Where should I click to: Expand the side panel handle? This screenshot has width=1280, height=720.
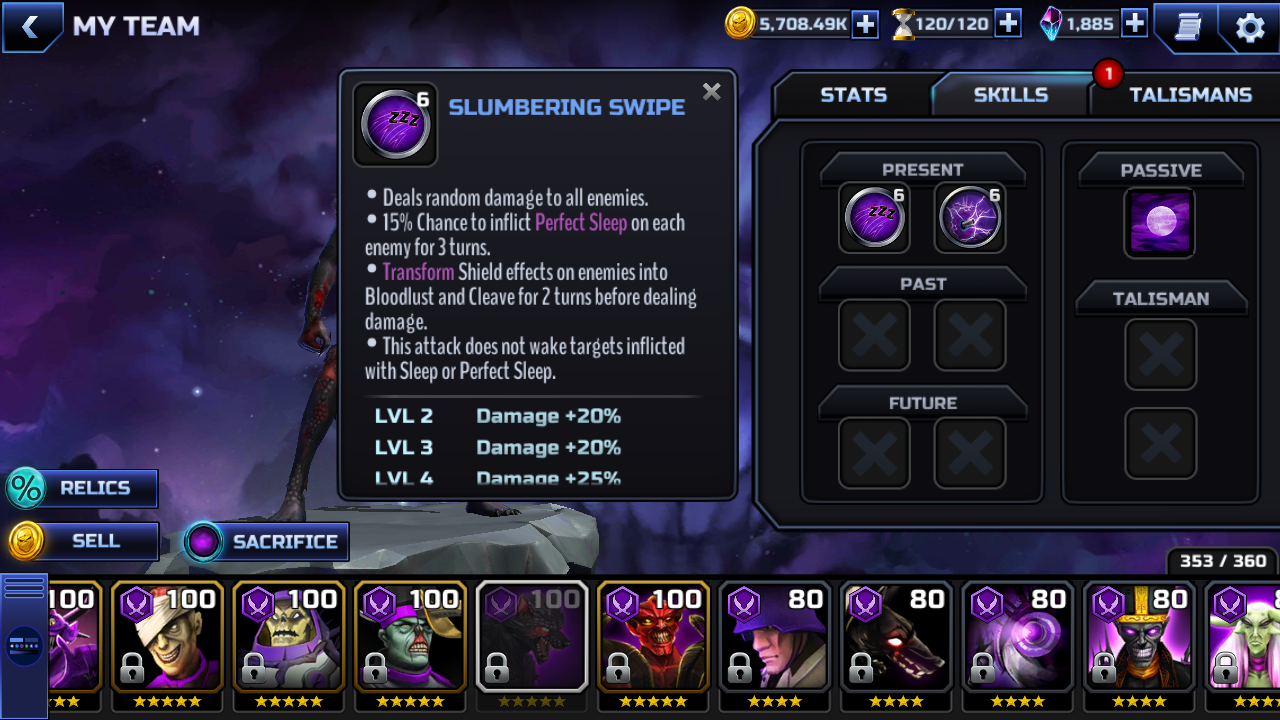(24, 645)
